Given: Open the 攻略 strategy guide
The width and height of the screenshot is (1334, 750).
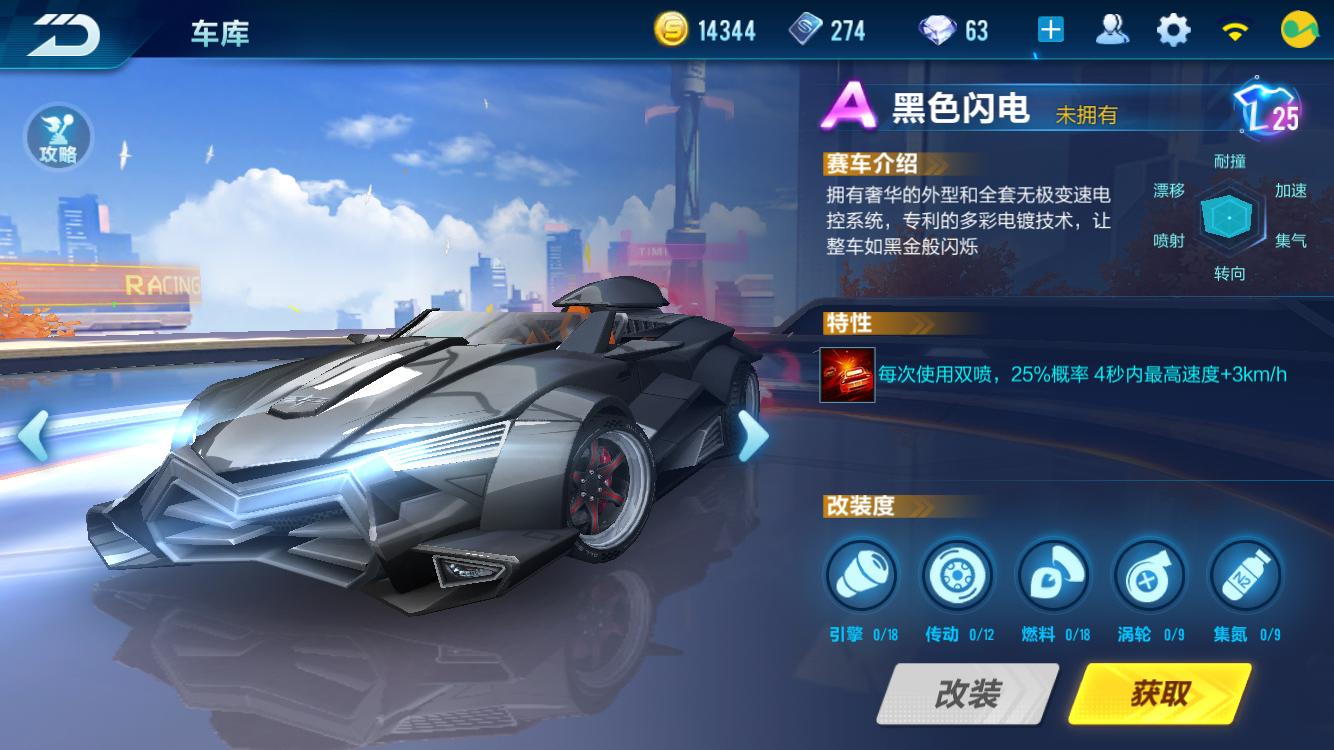Looking at the screenshot, I should coord(57,136).
